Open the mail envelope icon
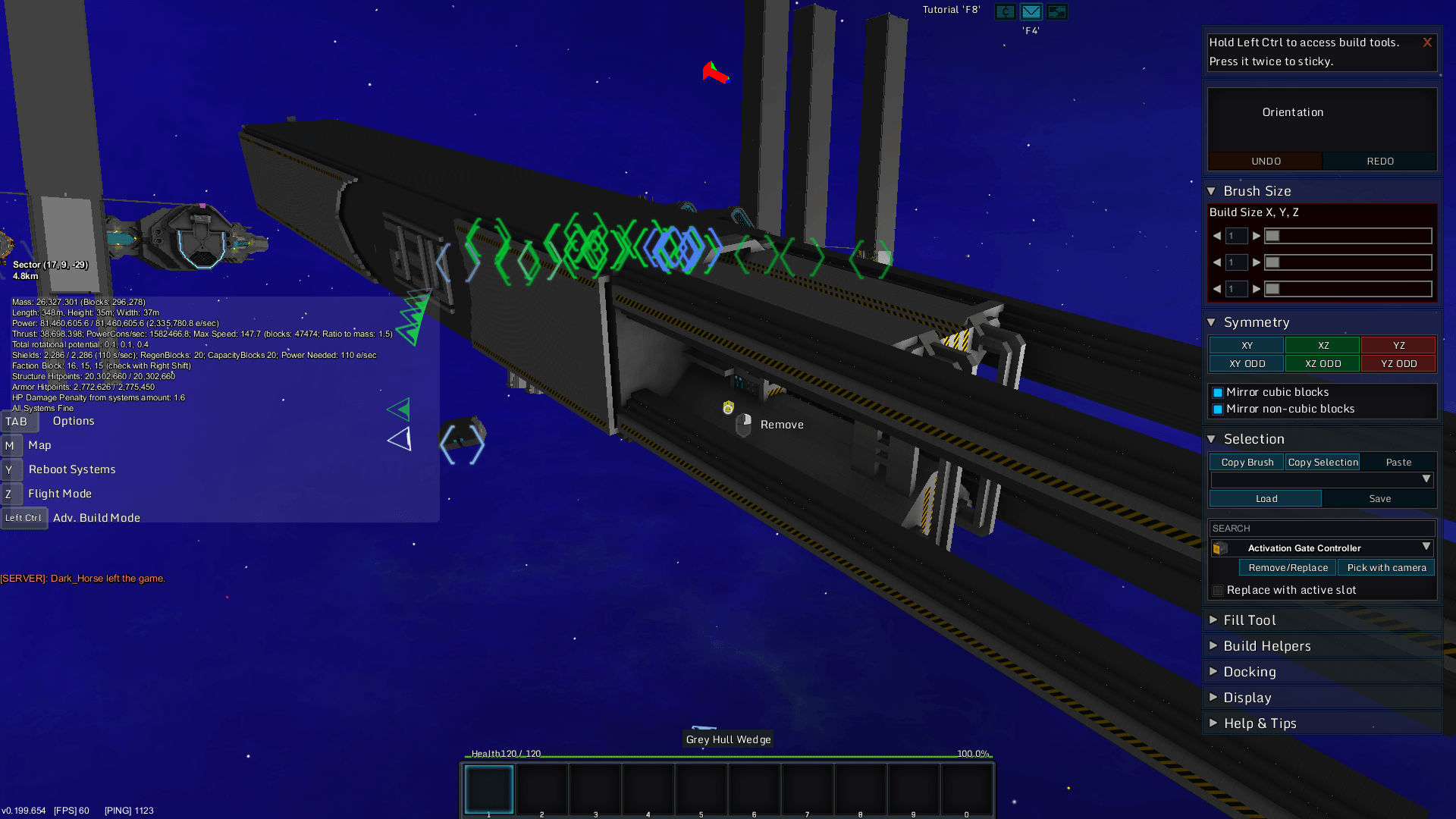 click(1031, 11)
